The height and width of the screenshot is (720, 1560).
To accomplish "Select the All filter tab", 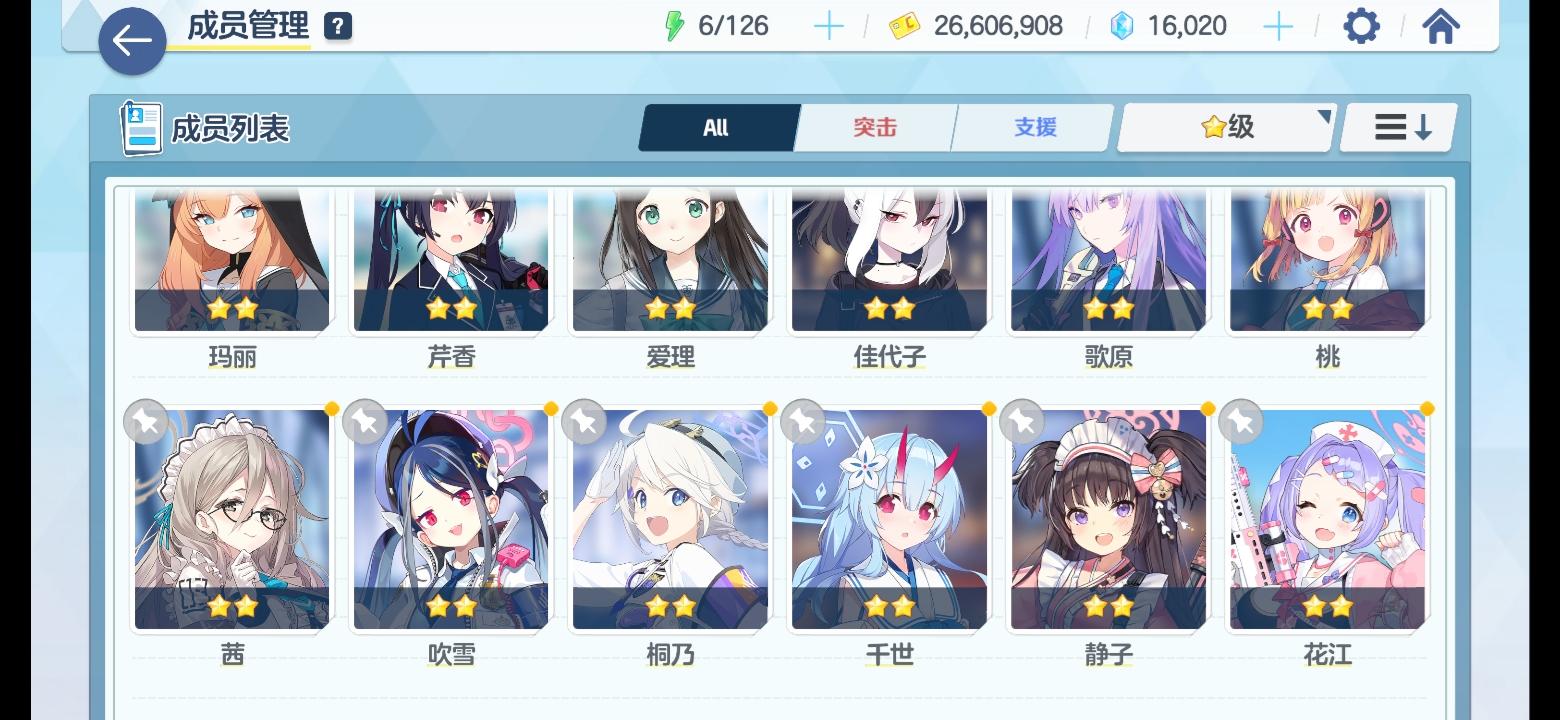I will pyautogui.click(x=718, y=127).
